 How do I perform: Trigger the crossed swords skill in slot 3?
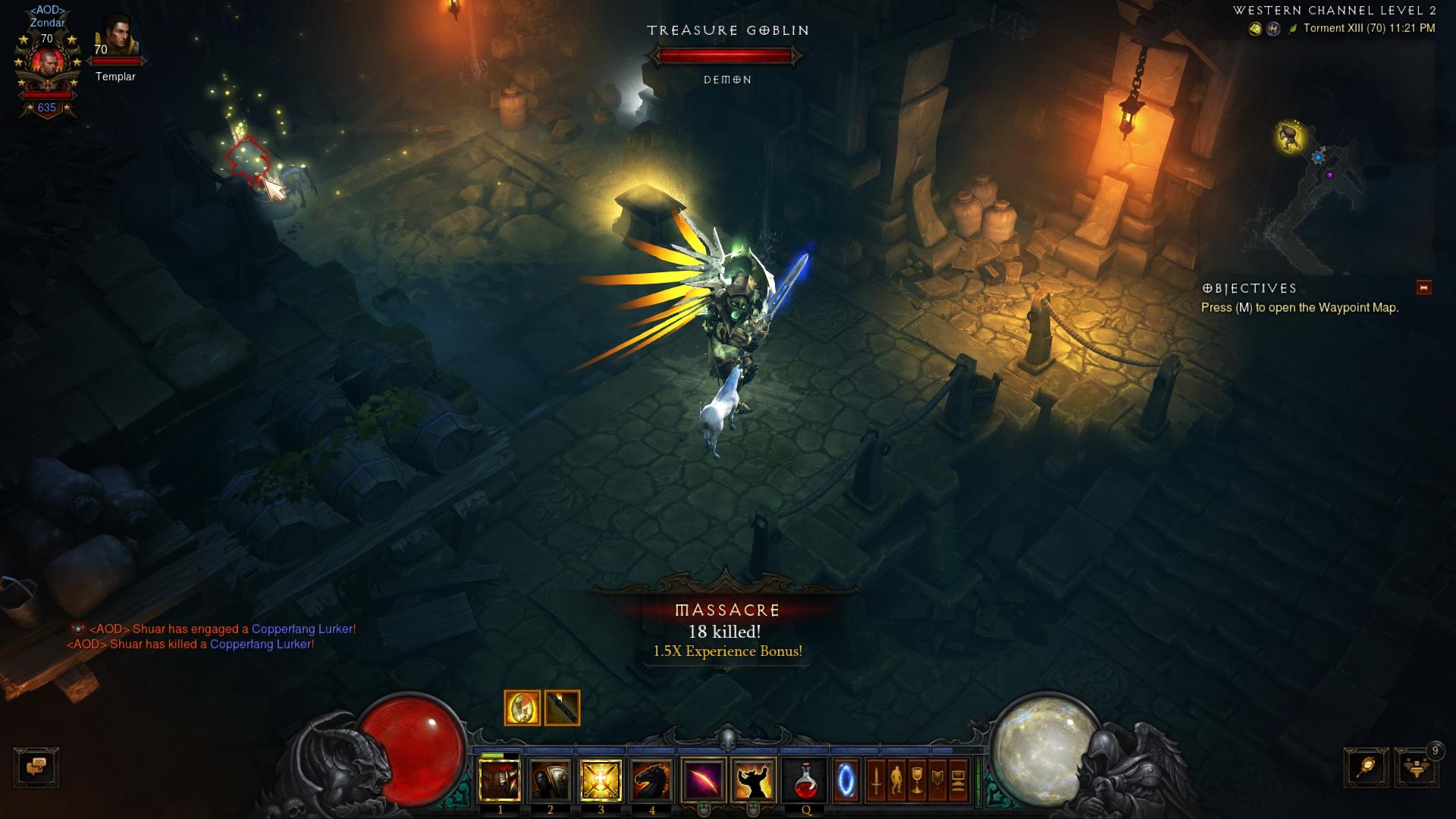pos(601,781)
